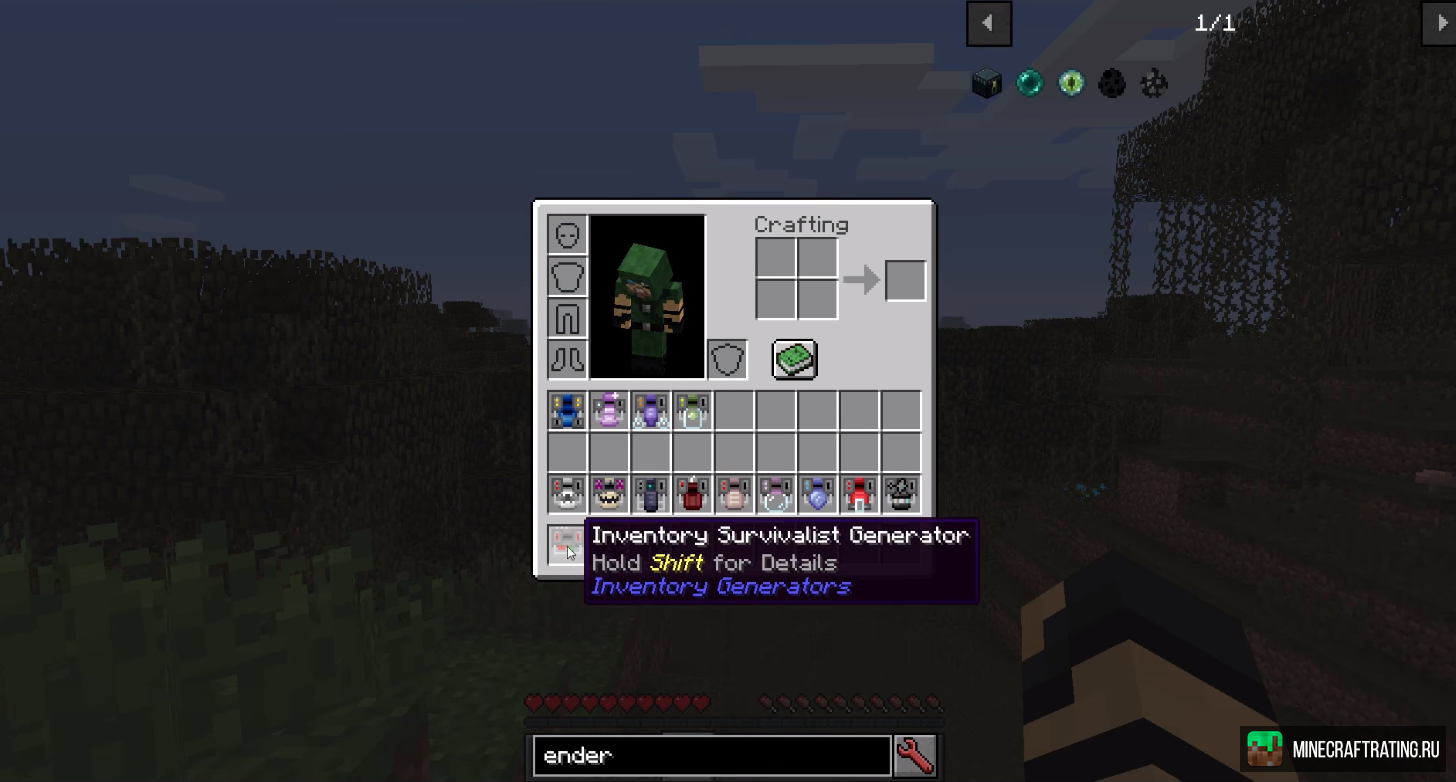Click the pink generator beside the blue one
1456x782 pixels.
(x=609, y=409)
